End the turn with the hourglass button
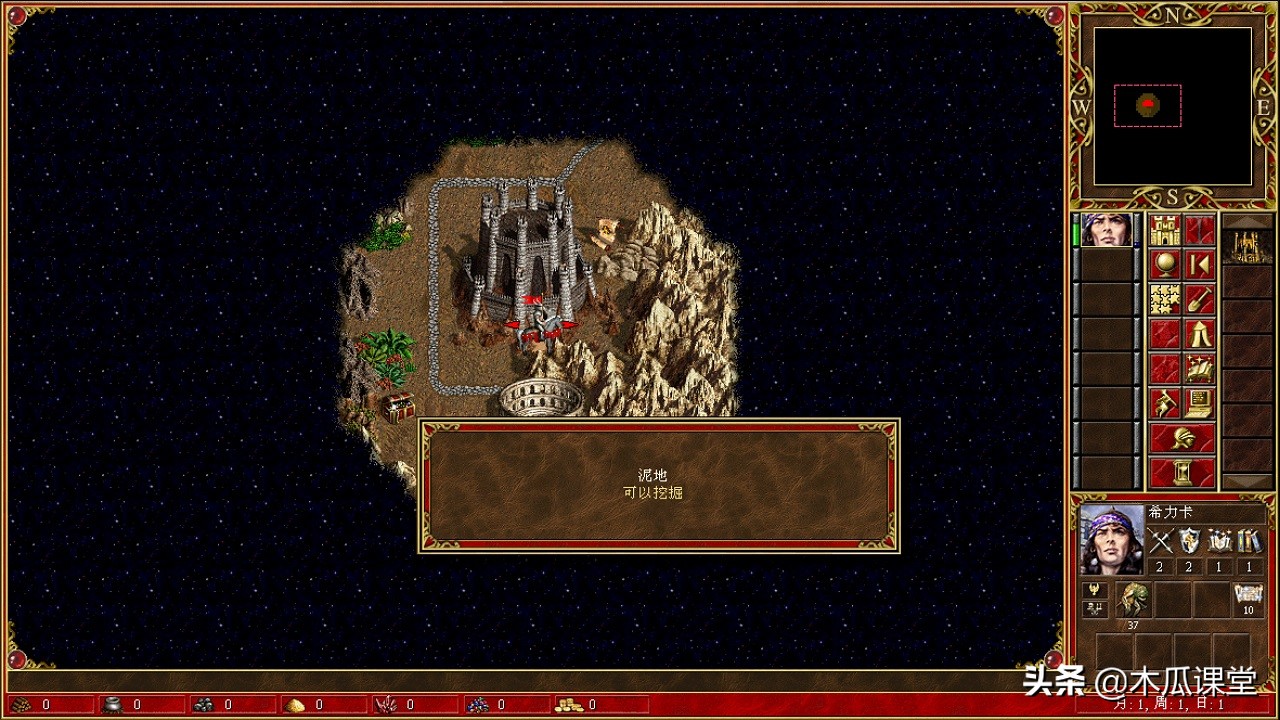This screenshot has width=1280, height=720. (x=1182, y=472)
